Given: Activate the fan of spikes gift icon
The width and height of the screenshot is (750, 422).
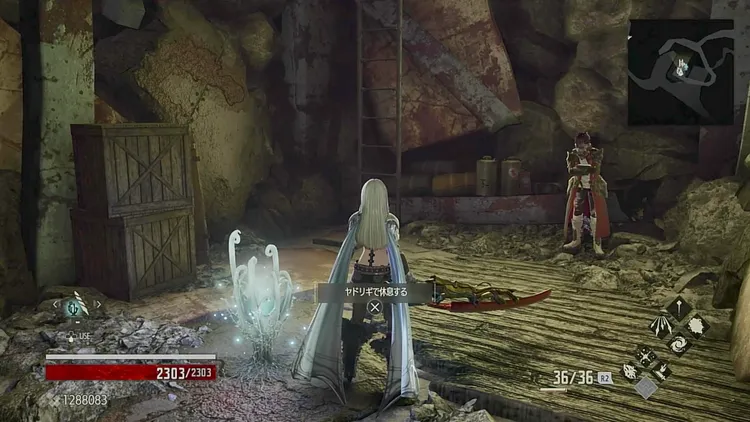Looking at the screenshot, I should pos(661,326).
